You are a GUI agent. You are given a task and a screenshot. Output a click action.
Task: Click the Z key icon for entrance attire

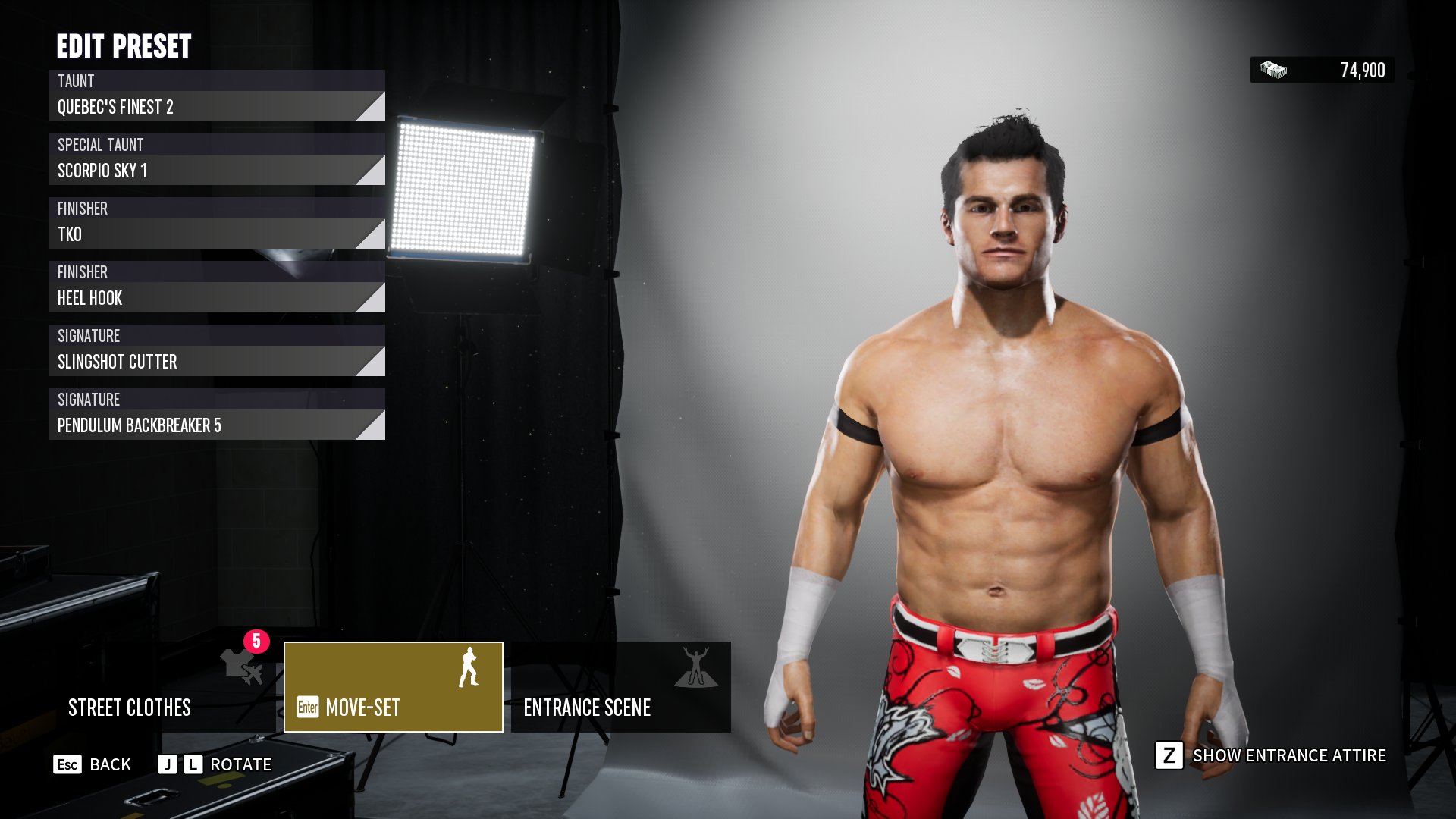[x=1169, y=755]
